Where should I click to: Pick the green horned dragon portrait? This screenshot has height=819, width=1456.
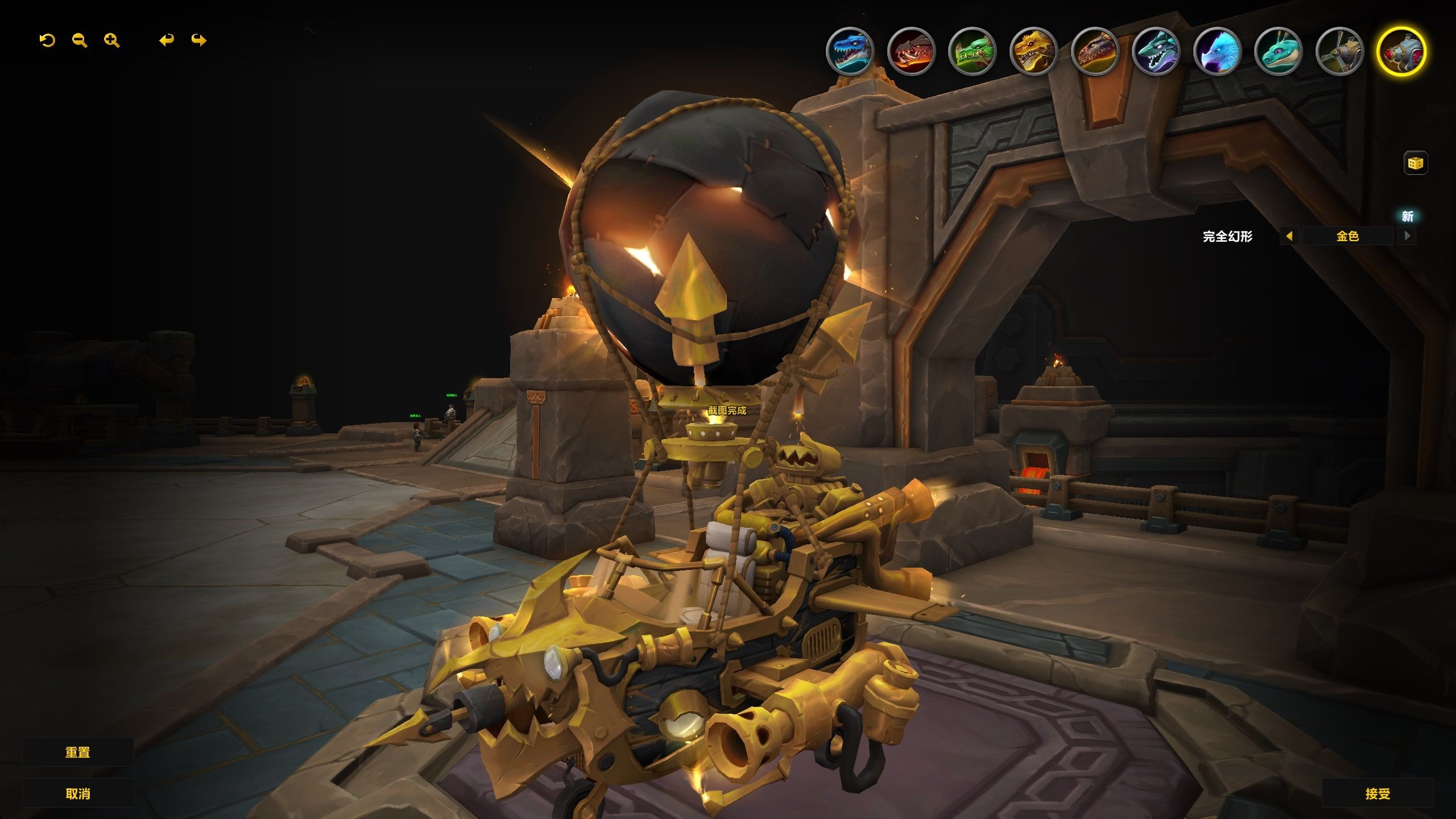pyautogui.click(x=973, y=51)
